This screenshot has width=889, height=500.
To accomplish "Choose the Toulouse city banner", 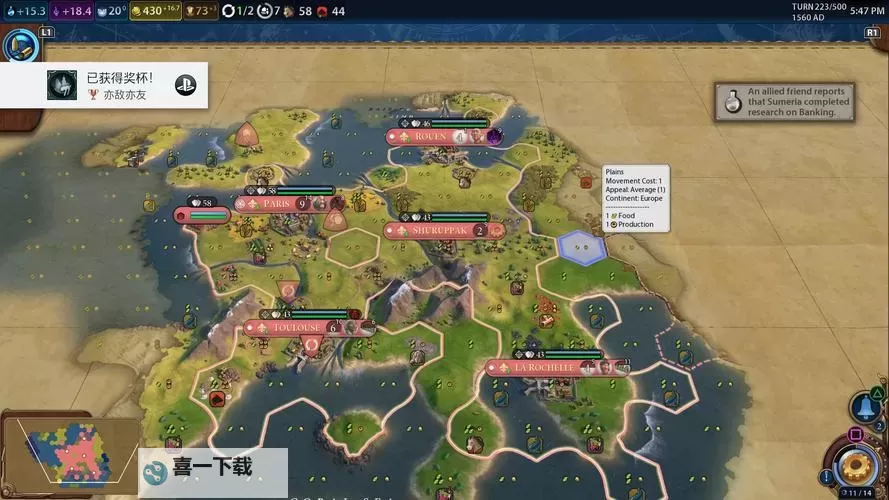I will 296,327.
